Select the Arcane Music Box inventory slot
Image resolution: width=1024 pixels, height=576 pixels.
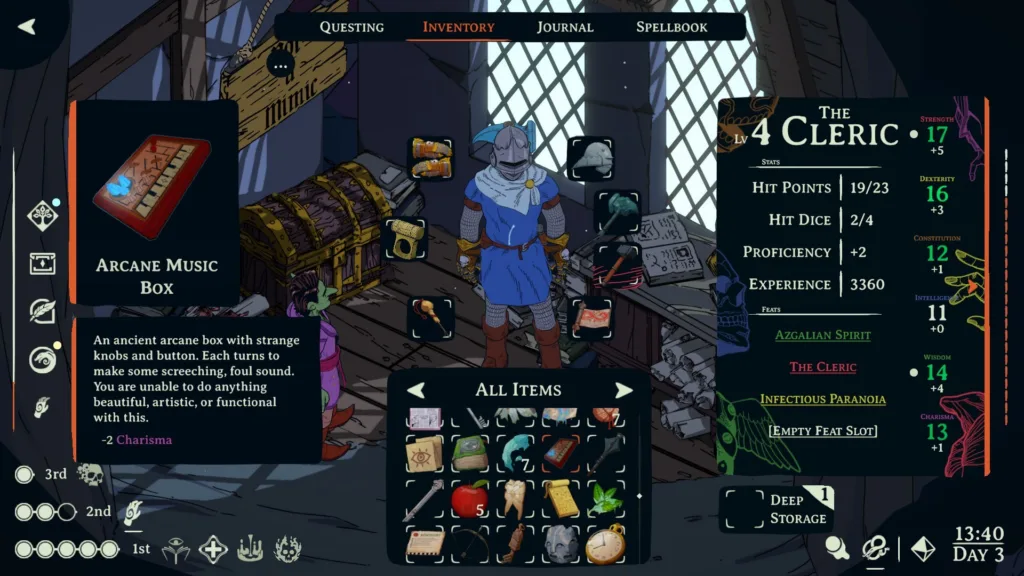coord(561,452)
